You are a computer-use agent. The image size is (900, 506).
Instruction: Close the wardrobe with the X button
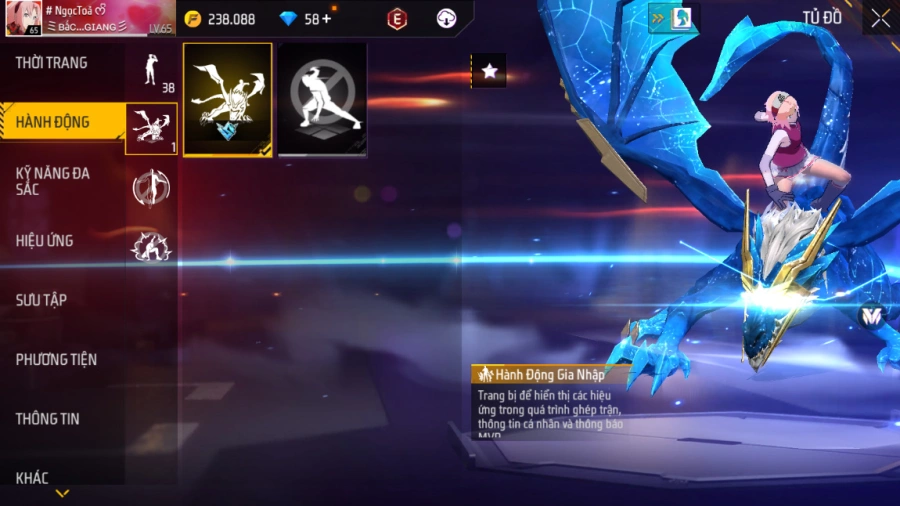coord(880,18)
